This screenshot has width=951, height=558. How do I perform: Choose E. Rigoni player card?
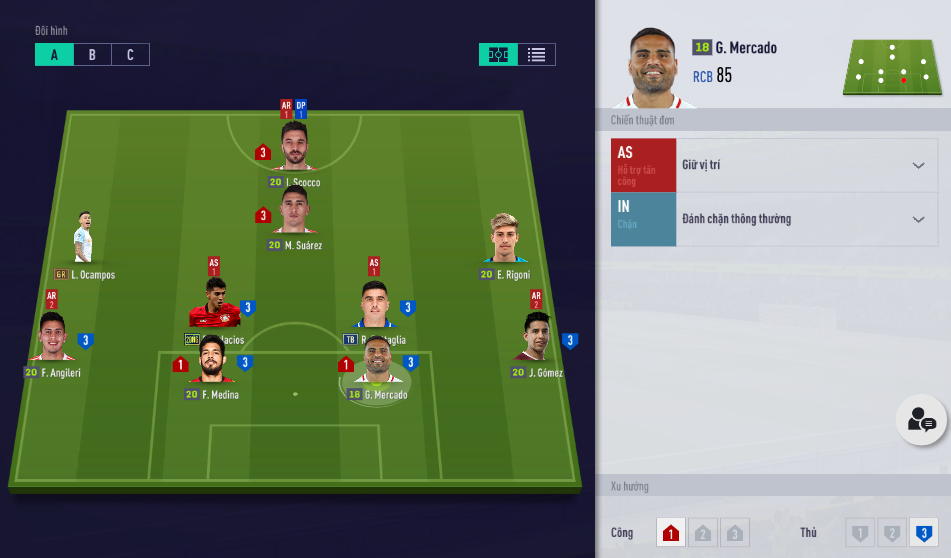505,242
